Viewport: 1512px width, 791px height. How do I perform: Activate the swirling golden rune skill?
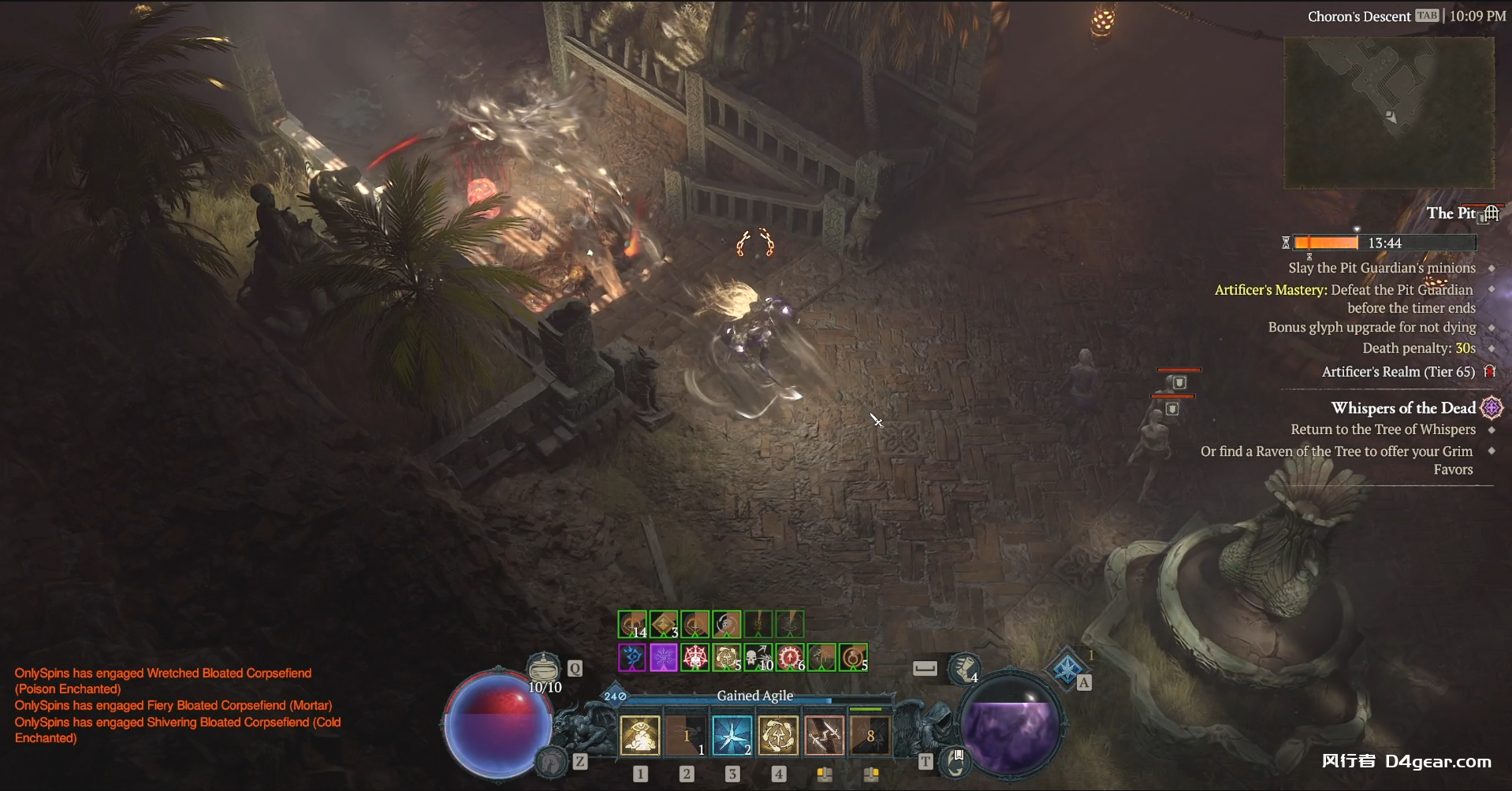tap(778, 736)
